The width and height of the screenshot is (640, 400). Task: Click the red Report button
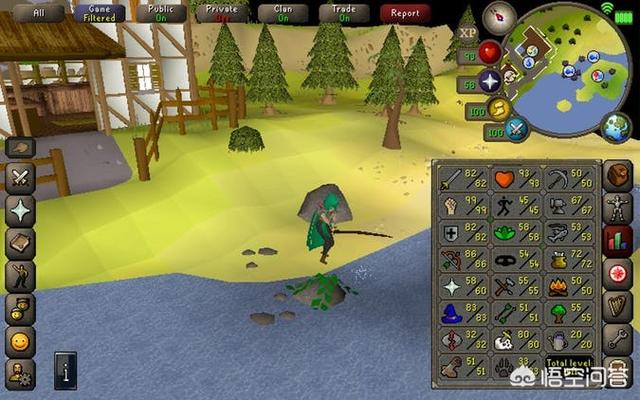405,13
